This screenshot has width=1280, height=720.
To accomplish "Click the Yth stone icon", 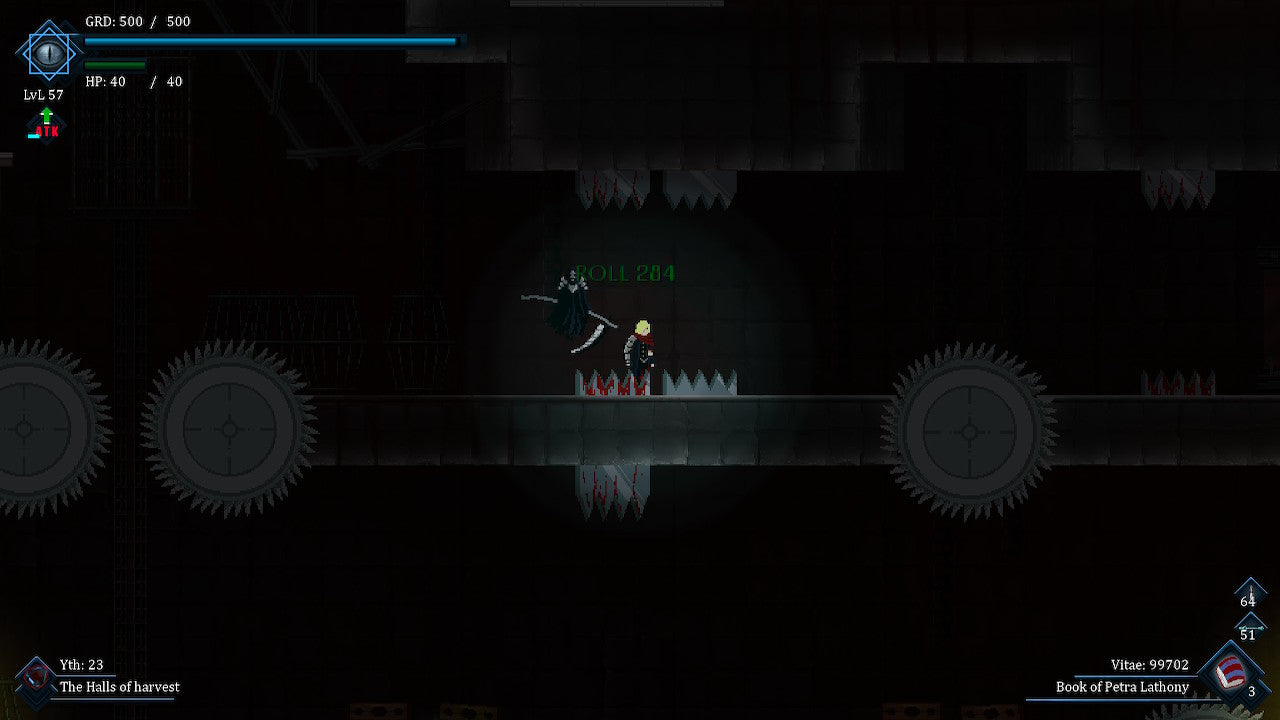I will 36,679.
